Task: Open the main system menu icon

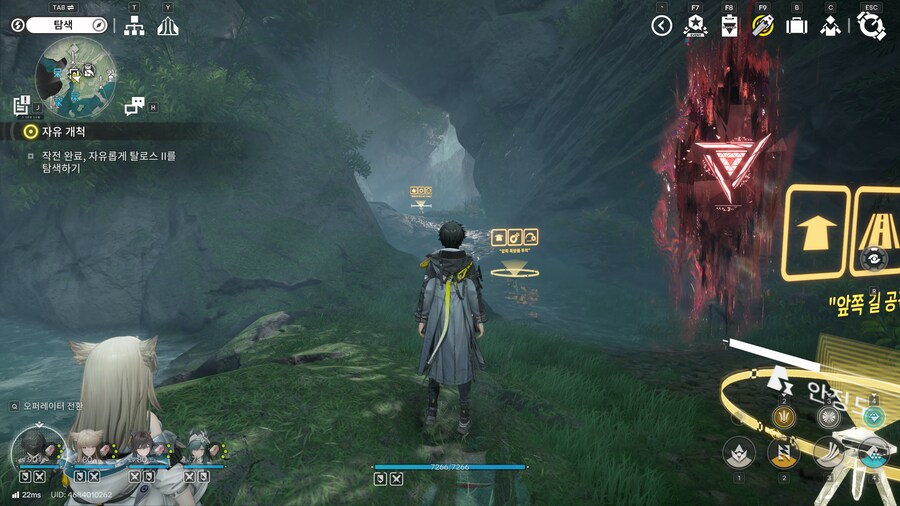Action: [x=871, y=25]
